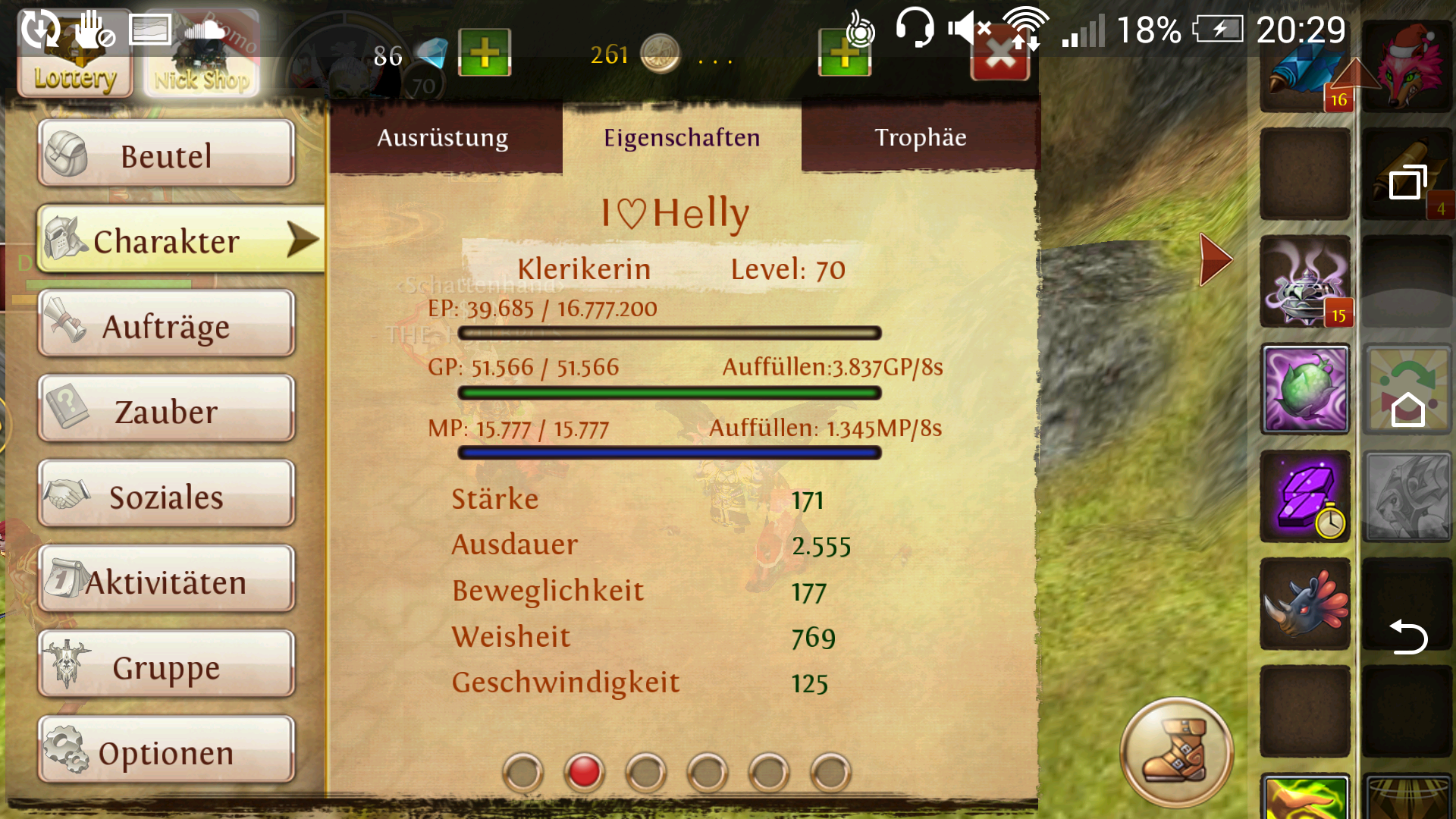Switch to the Trophäe tab

(920, 137)
